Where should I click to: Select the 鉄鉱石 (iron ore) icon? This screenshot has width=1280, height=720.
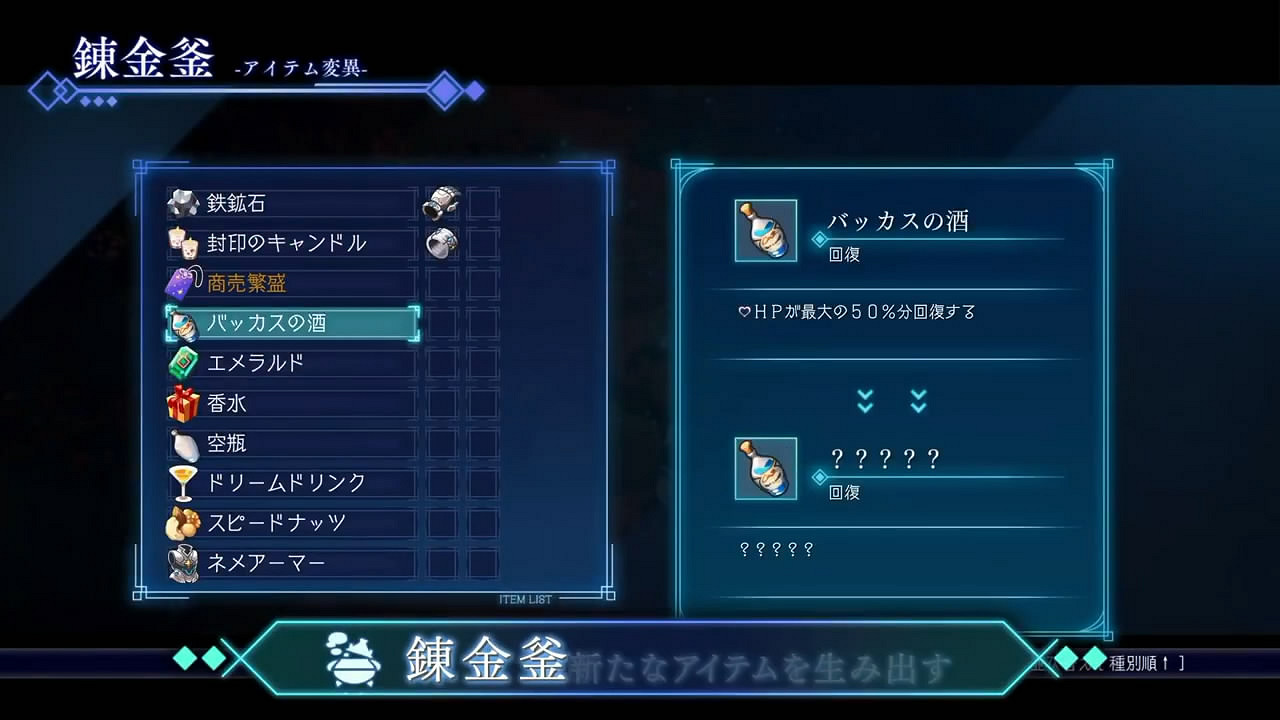tap(182, 200)
